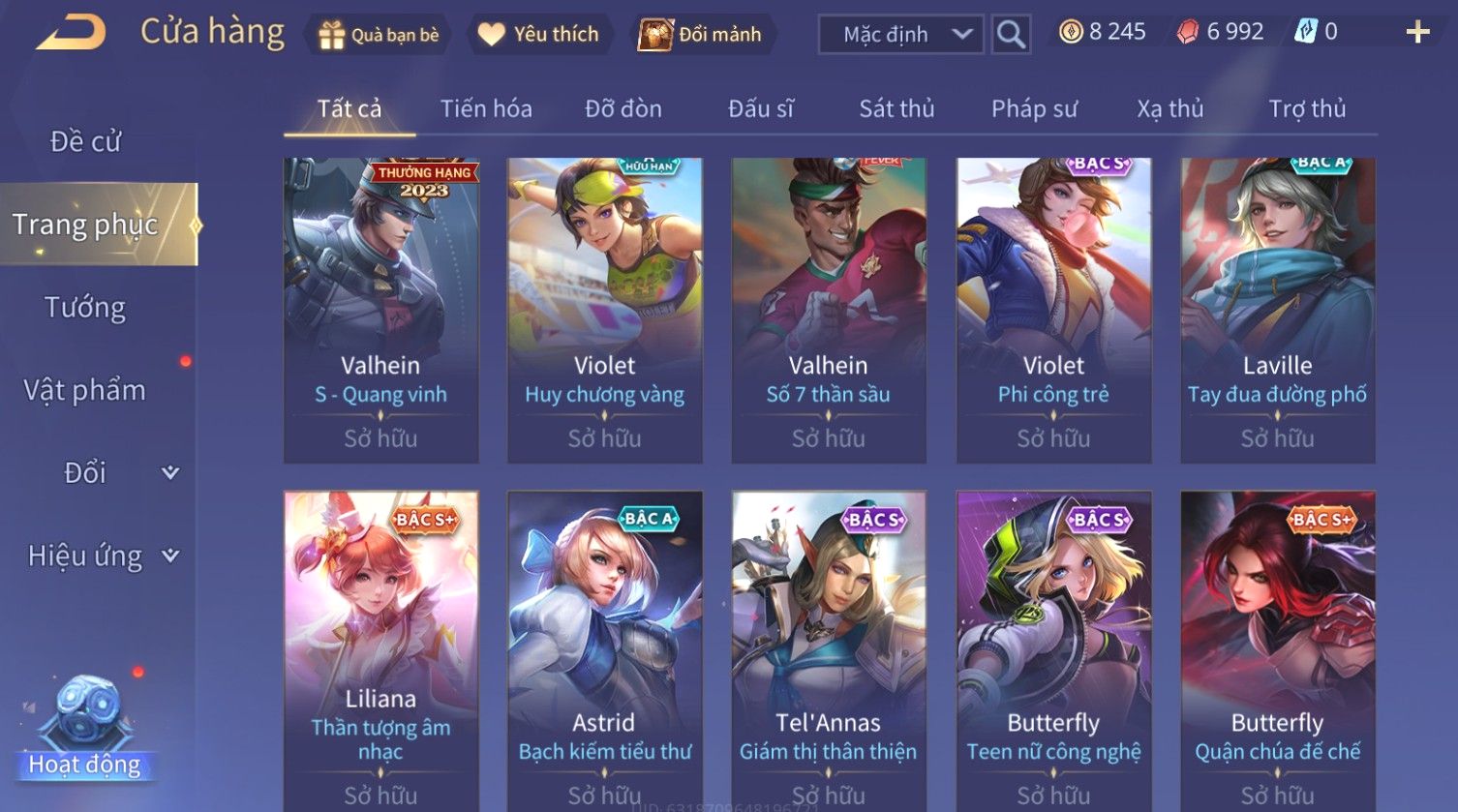Select the Pháp sư tab
The width and height of the screenshot is (1458, 812).
(x=1034, y=108)
